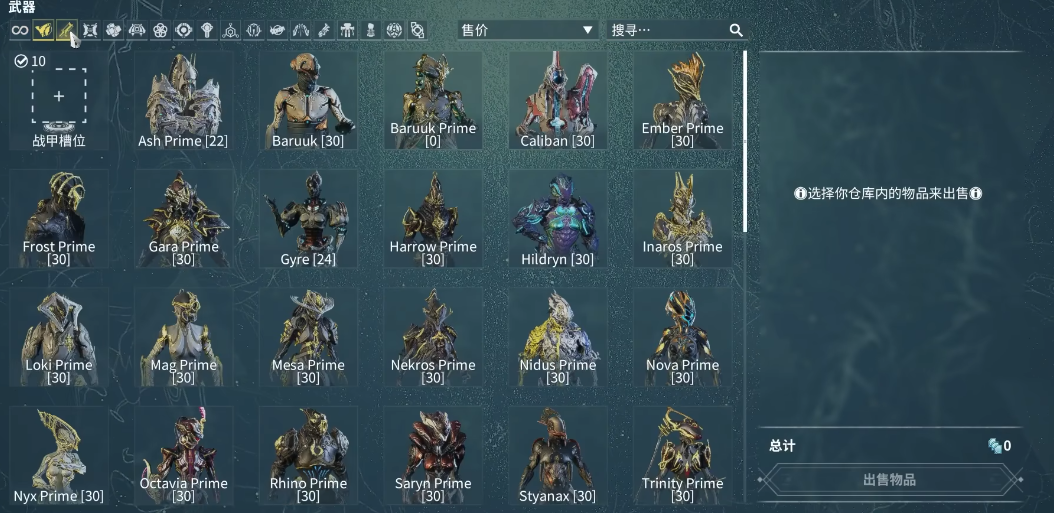
Task: Select Caliban [30] from the inventory
Action: [557, 100]
